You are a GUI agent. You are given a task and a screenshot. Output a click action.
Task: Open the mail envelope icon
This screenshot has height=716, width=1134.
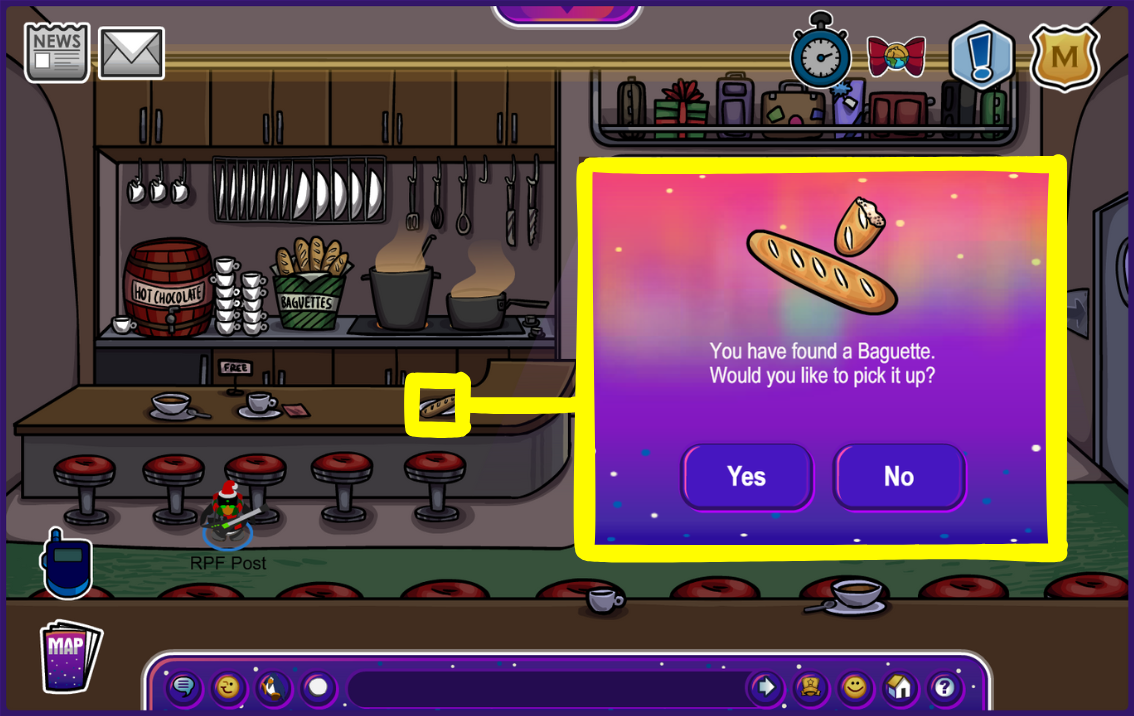click(132, 53)
